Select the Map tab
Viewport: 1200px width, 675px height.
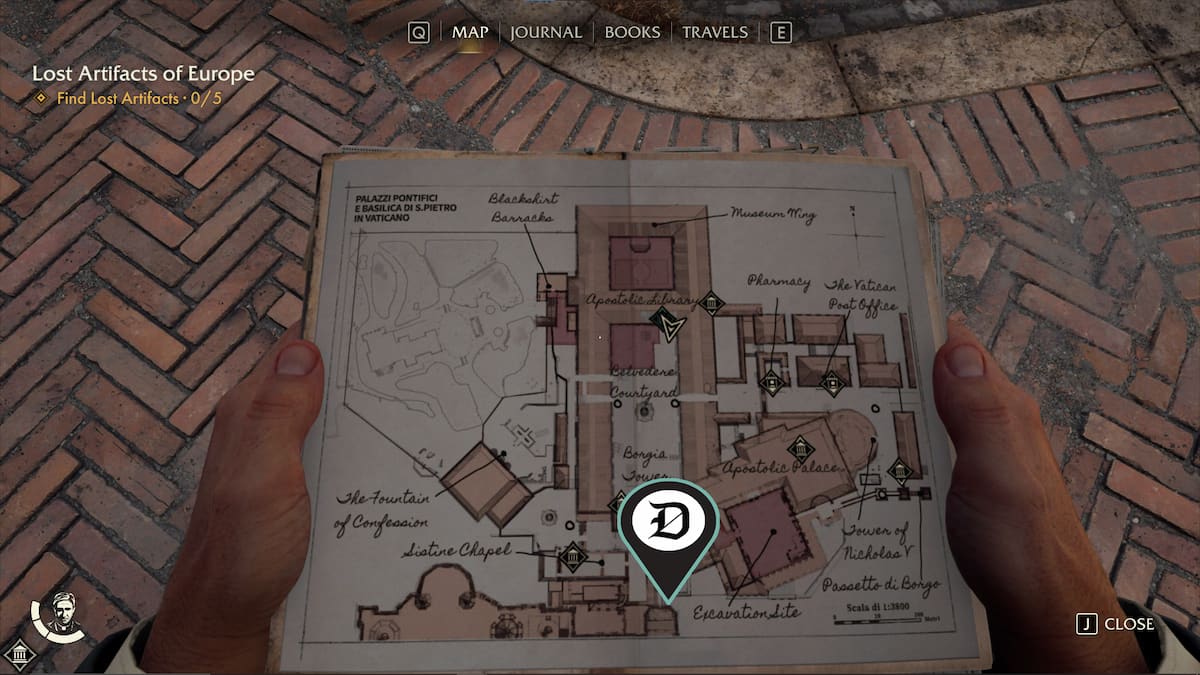point(470,32)
